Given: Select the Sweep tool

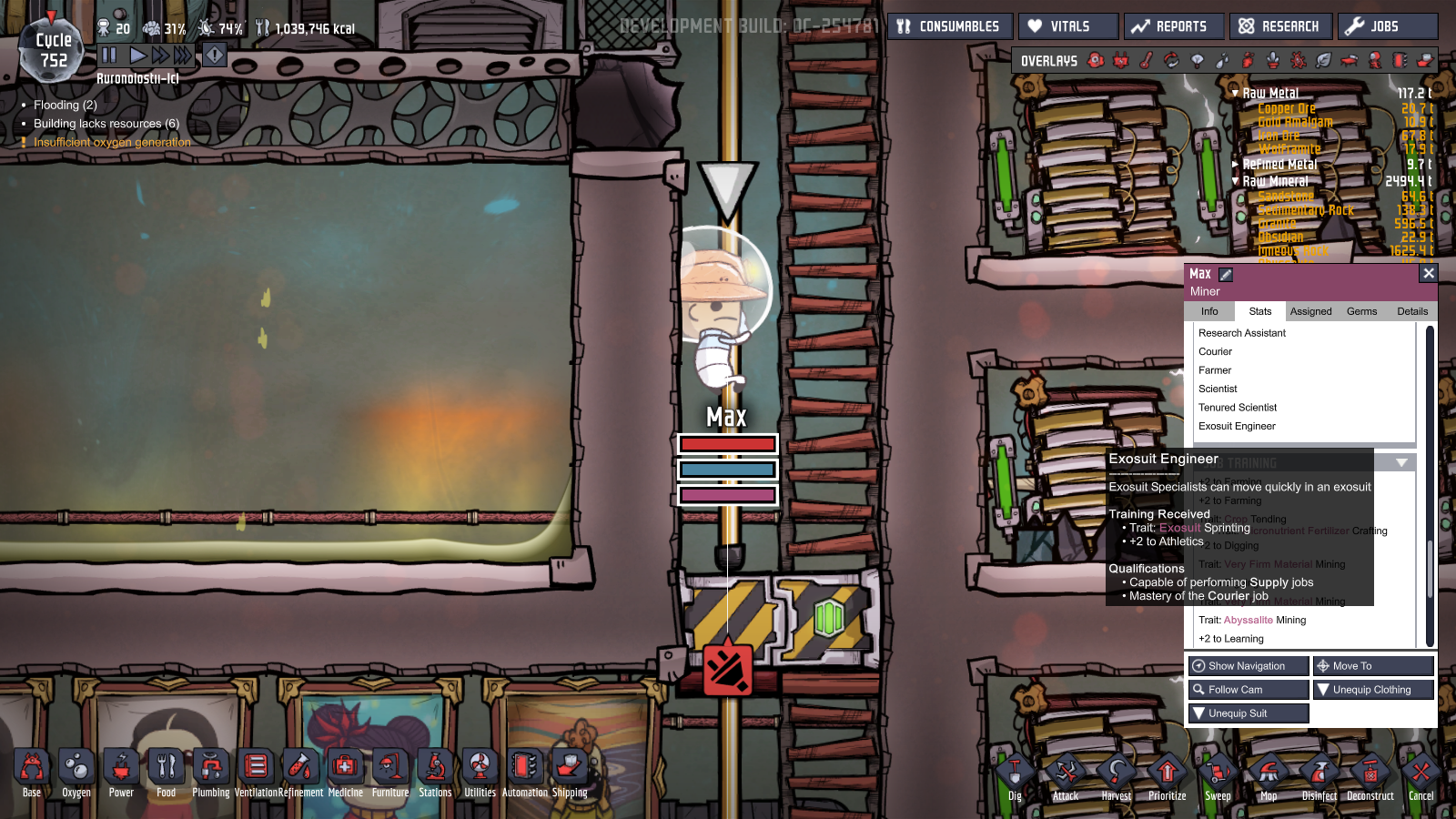Looking at the screenshot, I should point(1218,772).
